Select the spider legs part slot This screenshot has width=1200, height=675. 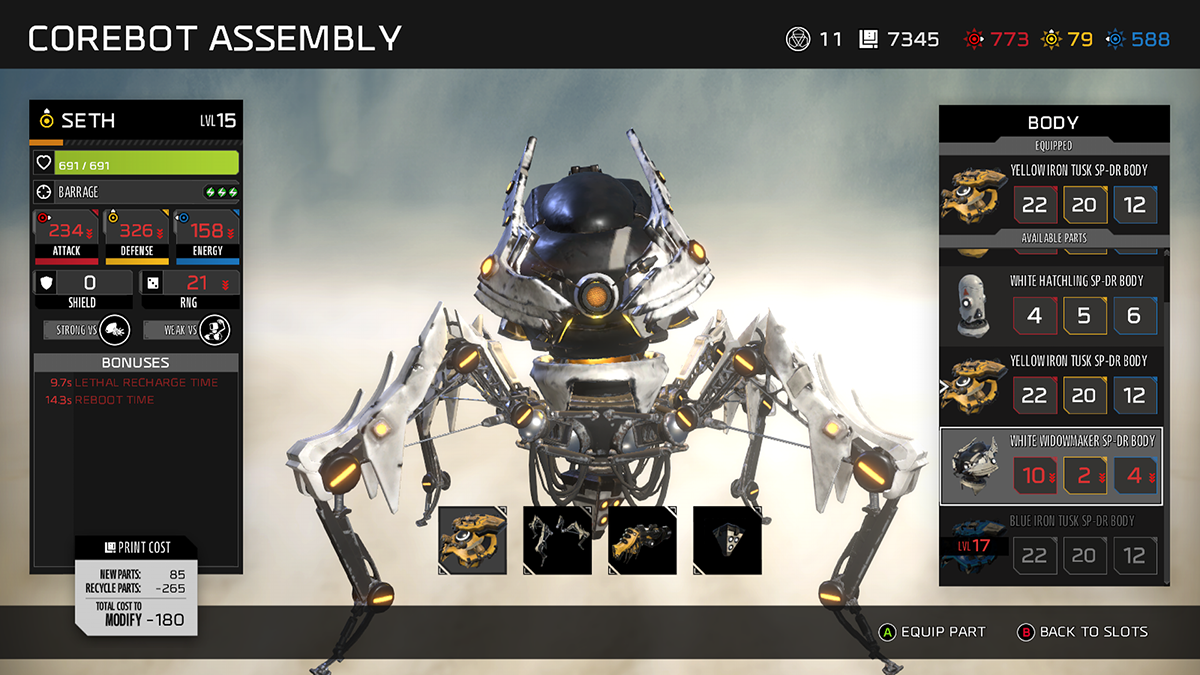point(557,540)
